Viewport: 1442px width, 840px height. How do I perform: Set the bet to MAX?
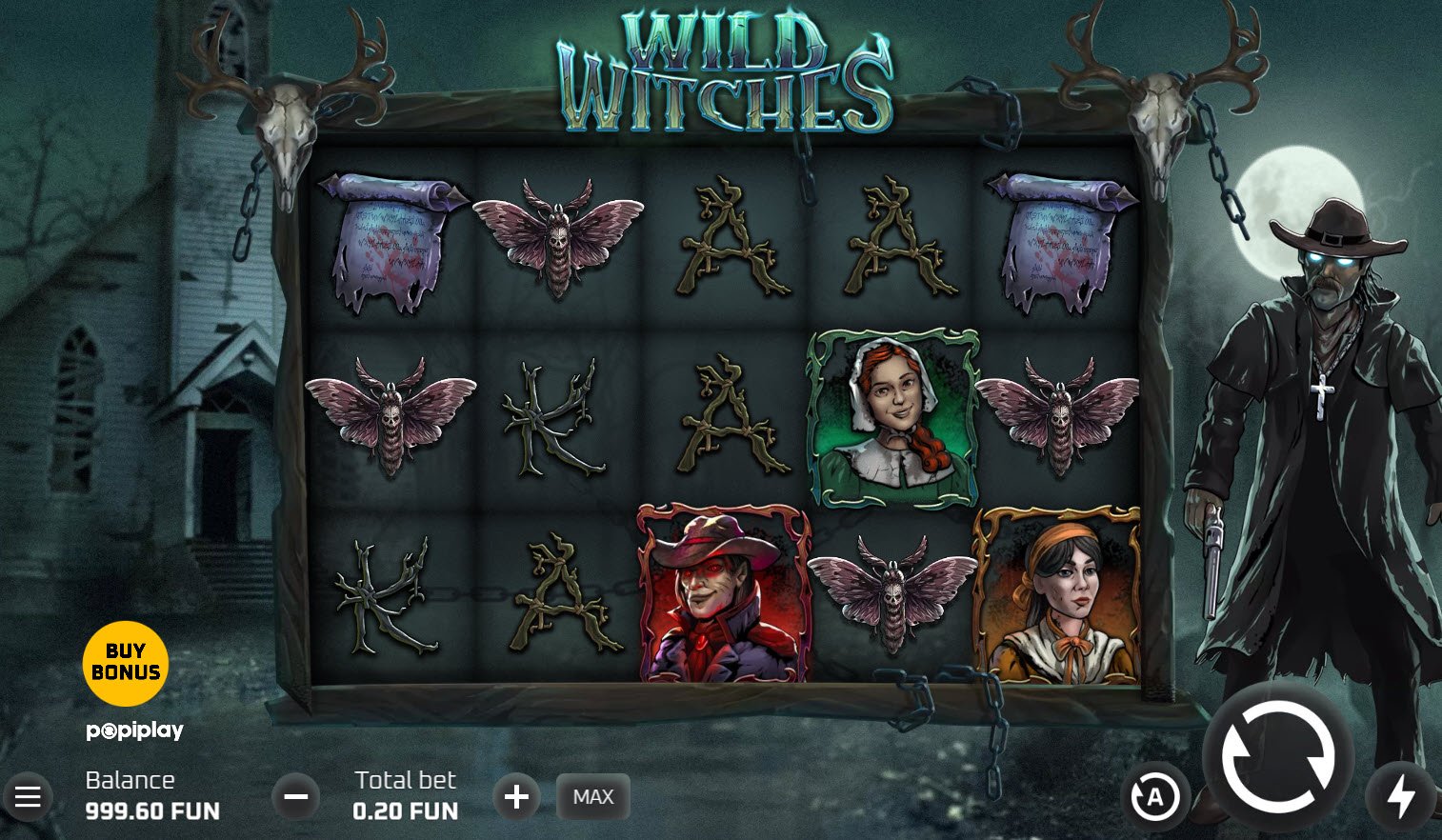592,796
